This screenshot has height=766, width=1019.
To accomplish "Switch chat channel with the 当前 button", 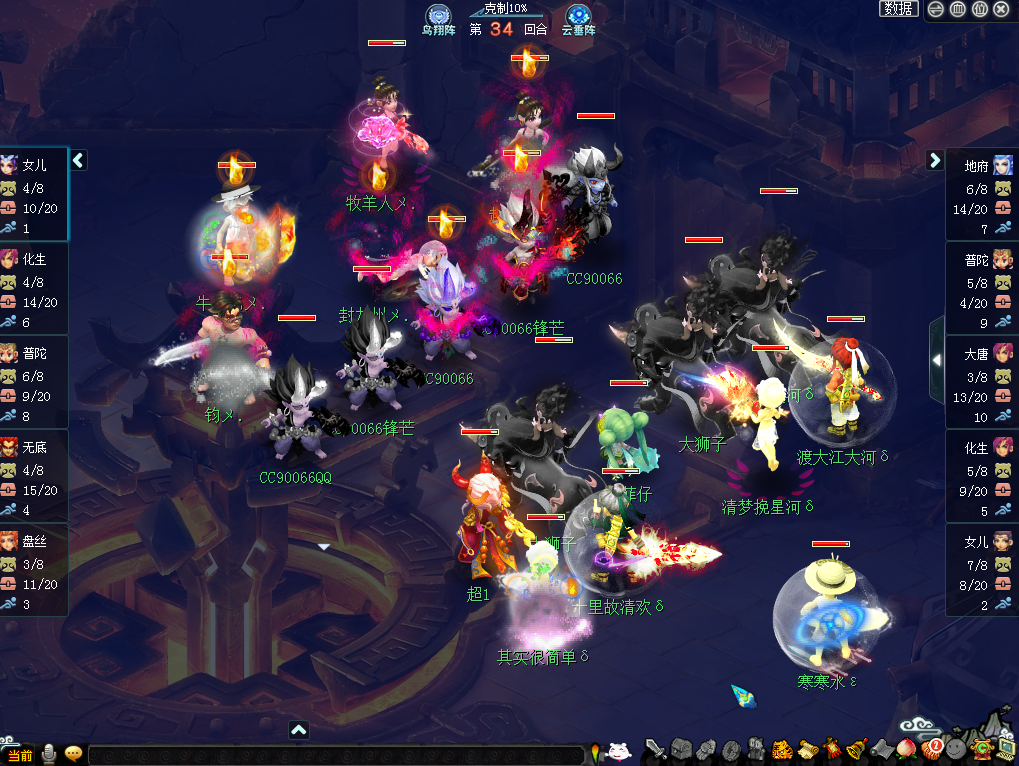I will (x=19, y=755).
